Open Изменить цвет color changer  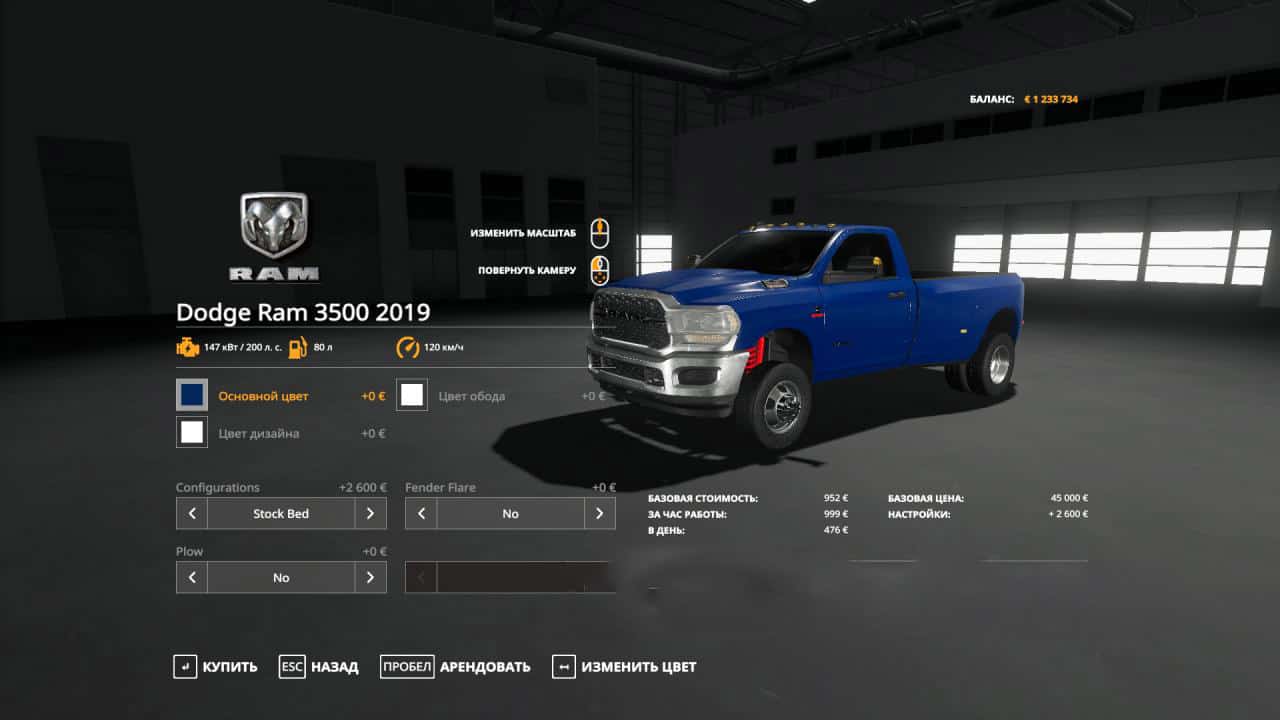pos(624,667)
